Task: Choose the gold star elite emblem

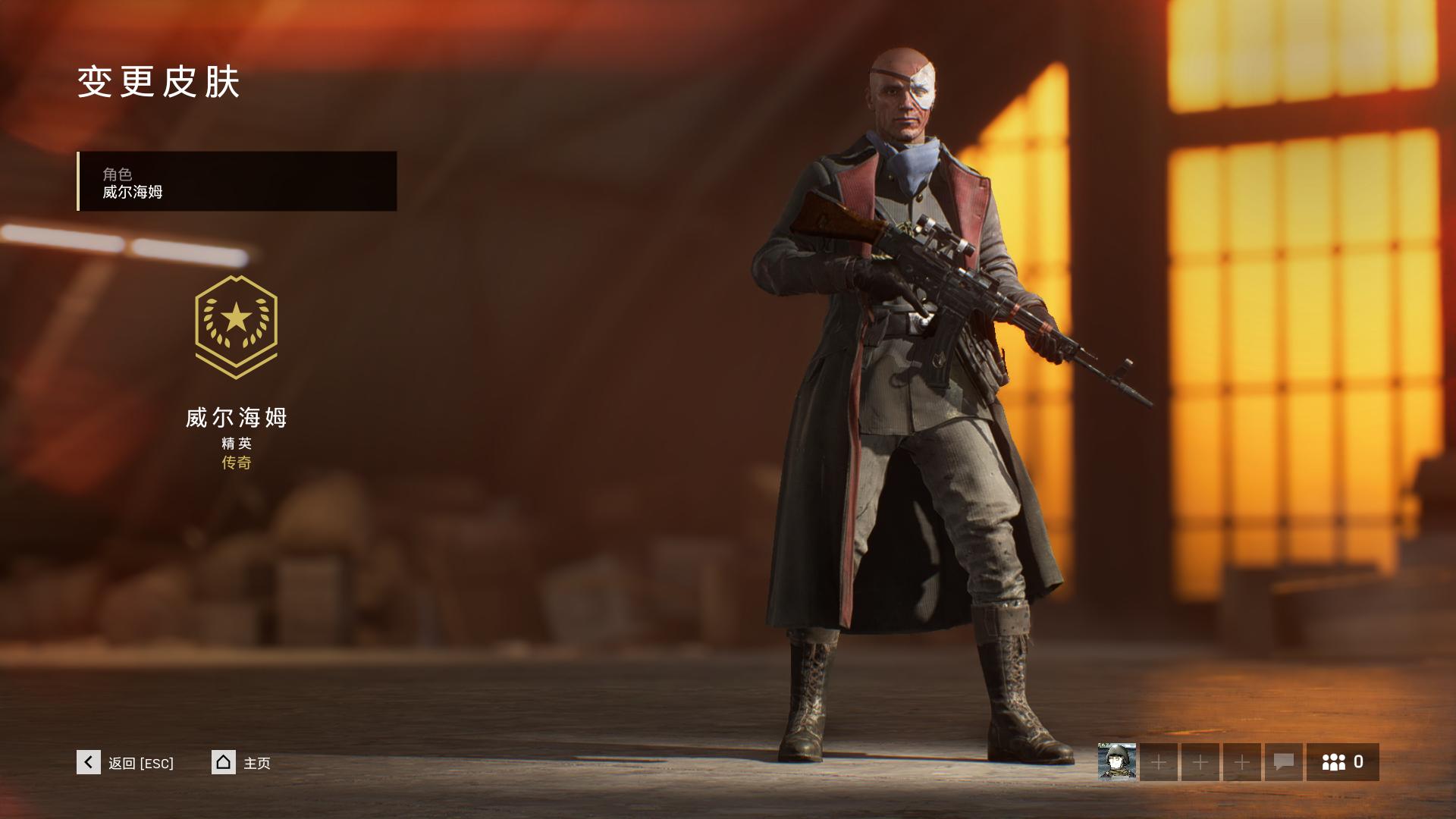Action: [236, 326]
